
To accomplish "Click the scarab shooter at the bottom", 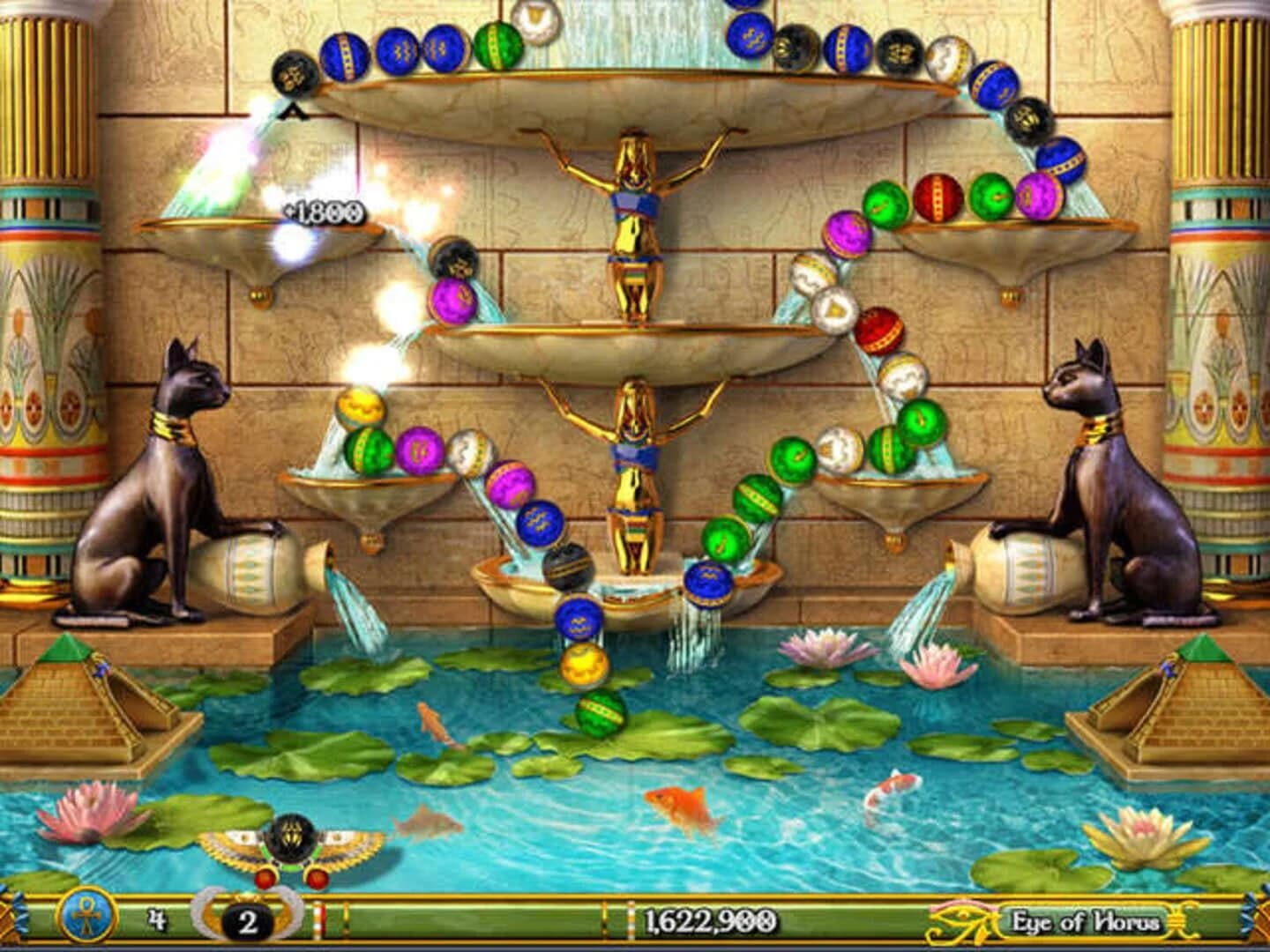I will pos(291,846).
